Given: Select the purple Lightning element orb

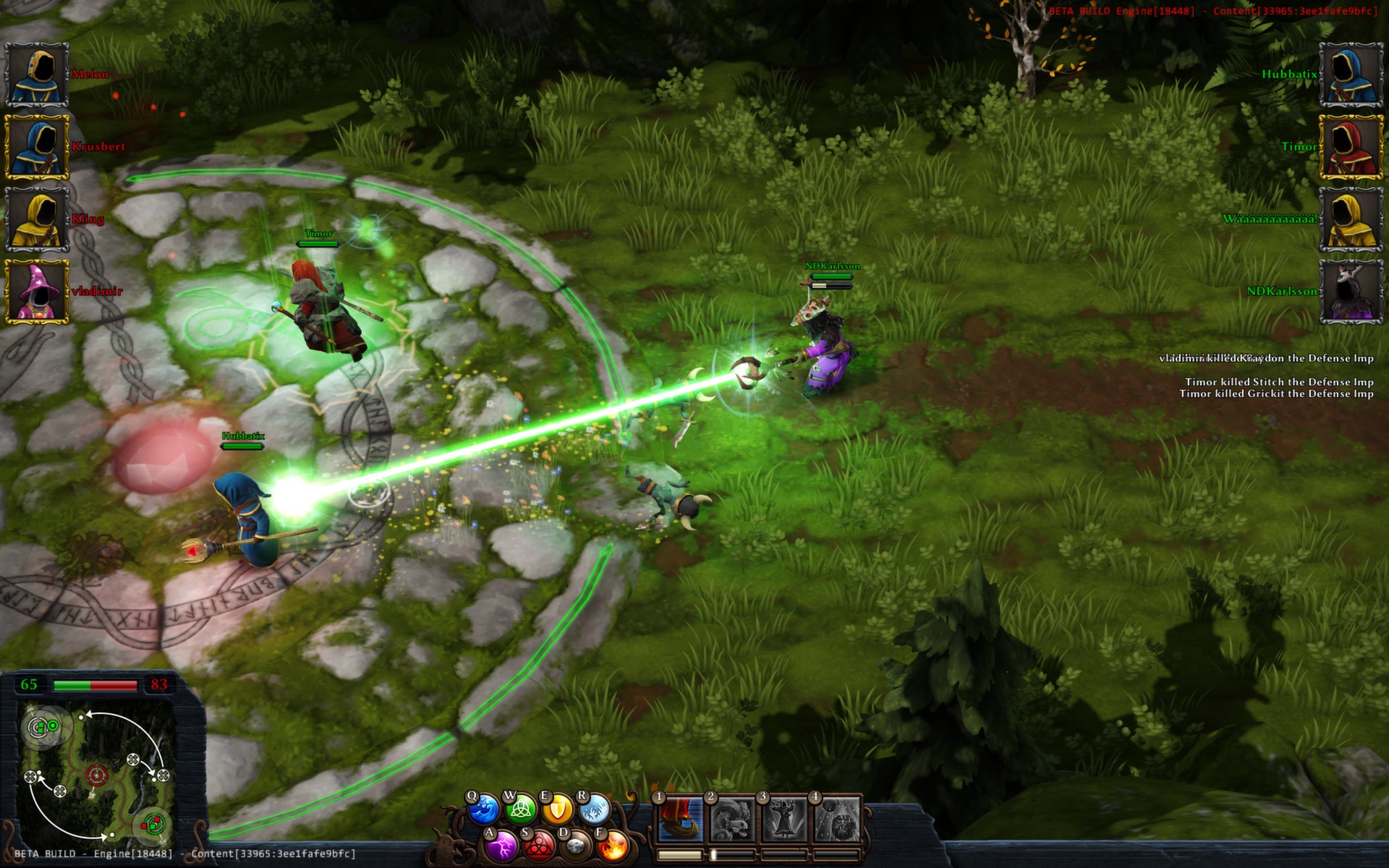Looking at the screenshot, I should [501, 845].
